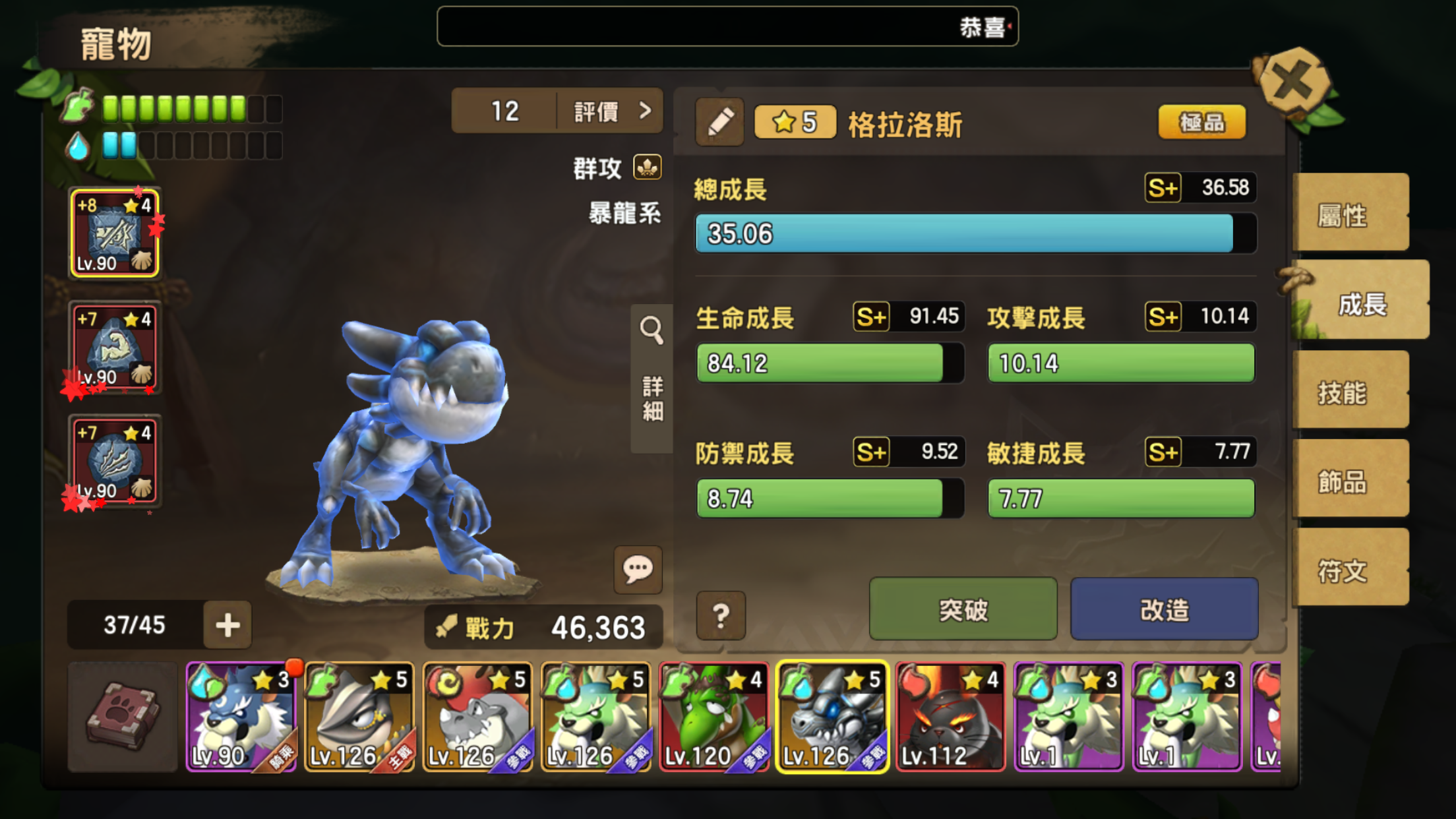Select the 飾品 tab
Screen dimensions: 1456x819
pos(1349,481)
